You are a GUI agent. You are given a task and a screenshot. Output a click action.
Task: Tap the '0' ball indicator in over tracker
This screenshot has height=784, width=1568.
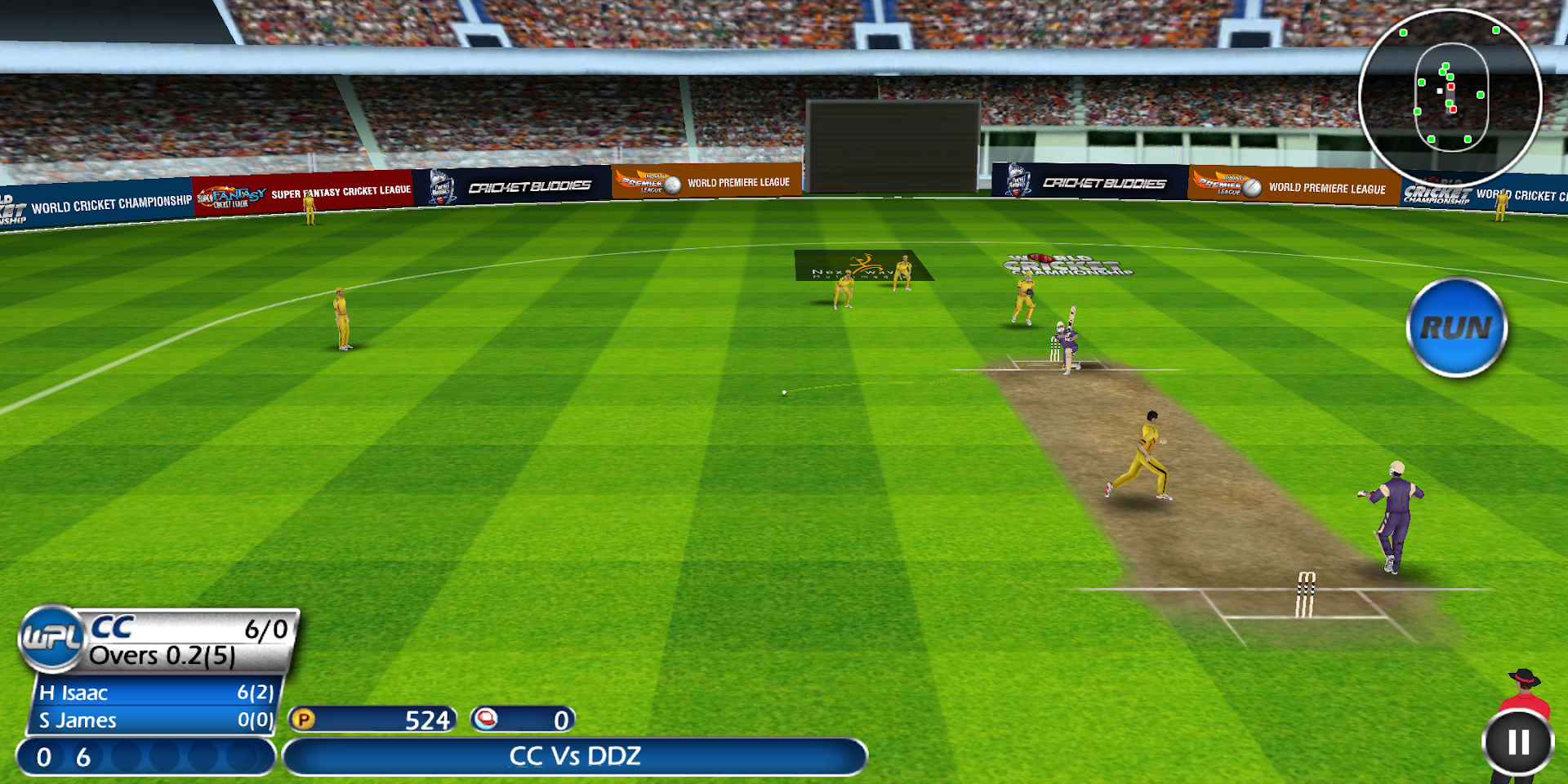pyautogui.click(x=44, y=757)
